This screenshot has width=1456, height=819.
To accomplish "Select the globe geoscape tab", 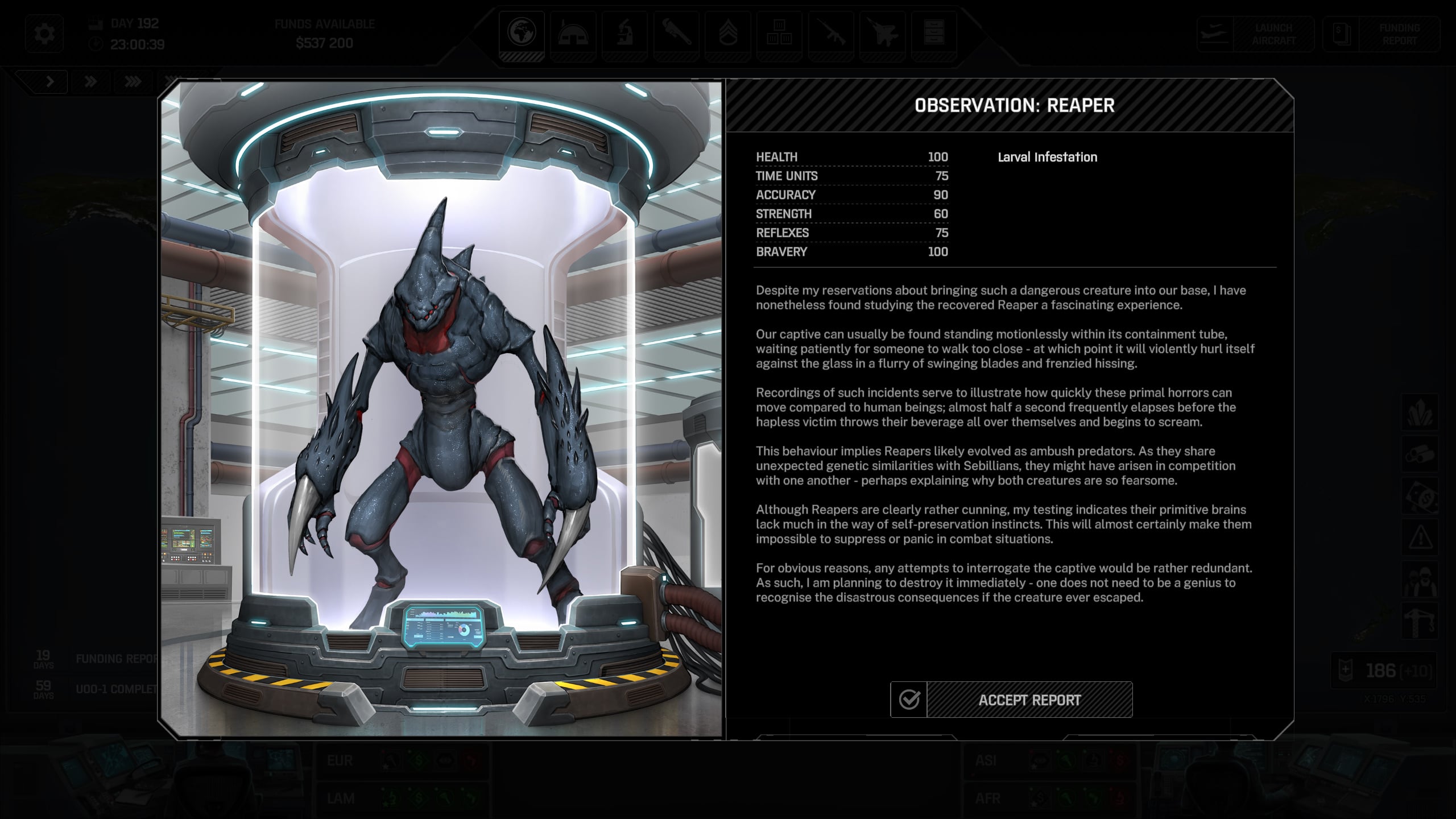I will point(522,33).
